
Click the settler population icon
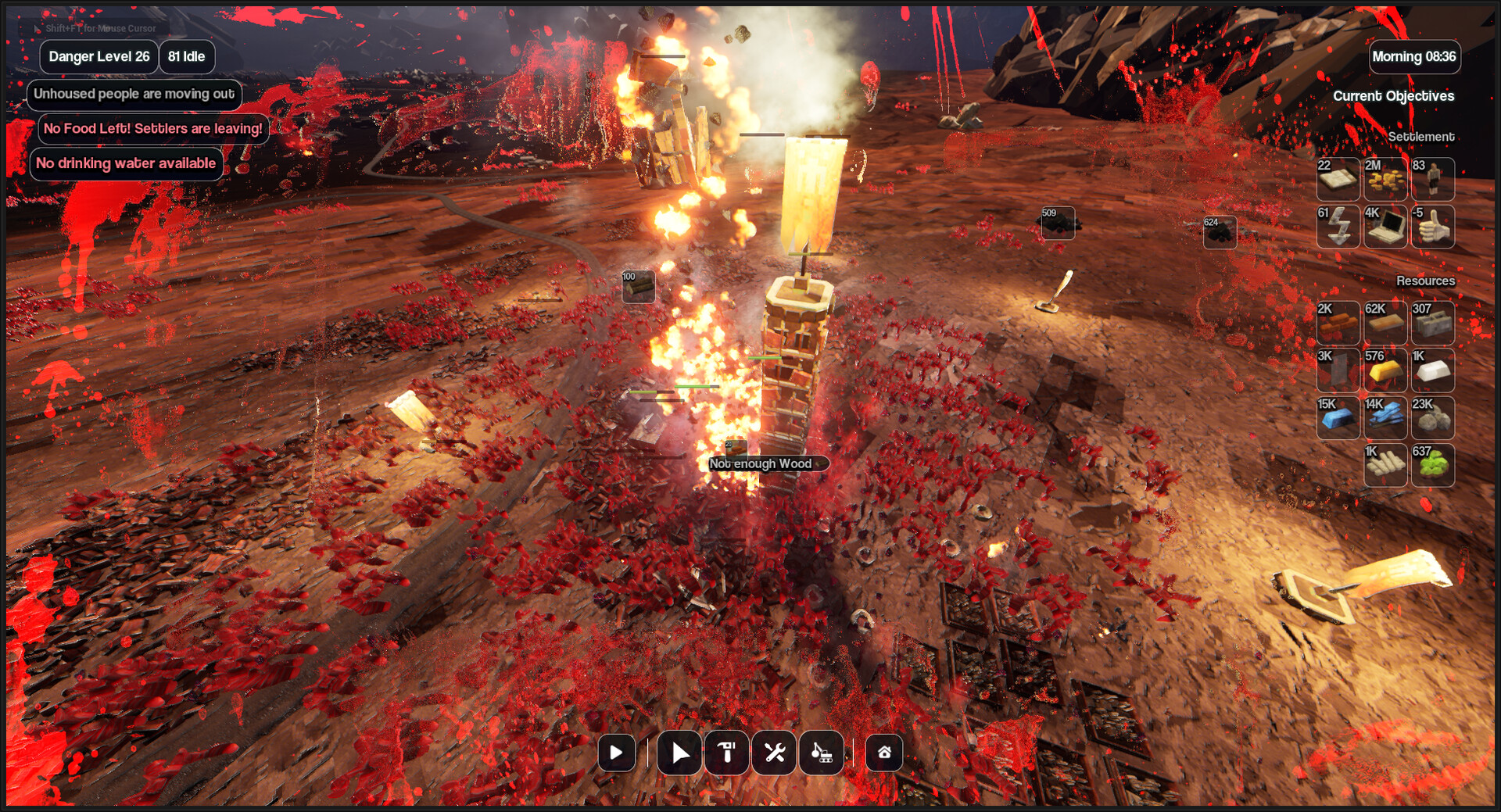(1432, 180)
